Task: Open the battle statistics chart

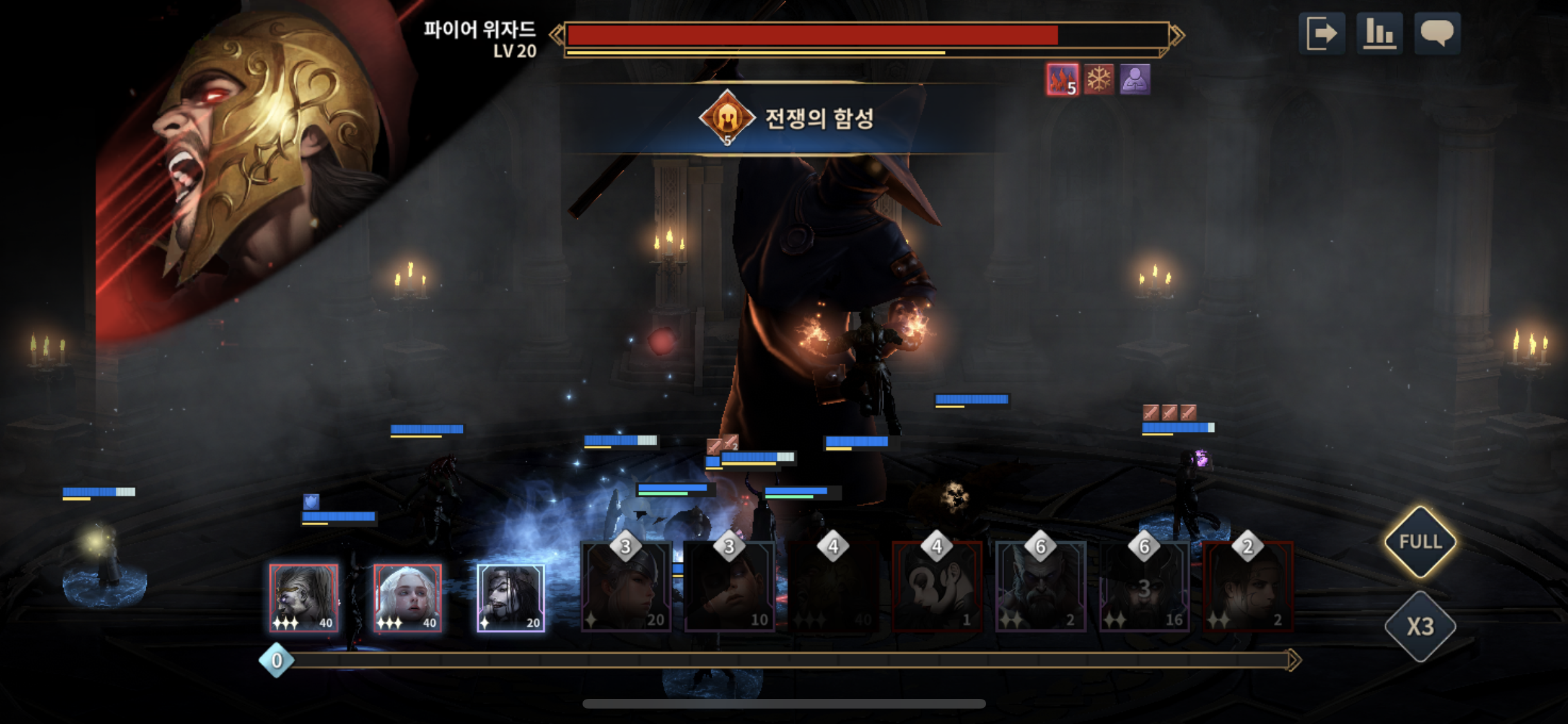Action: pos(1379,33)
